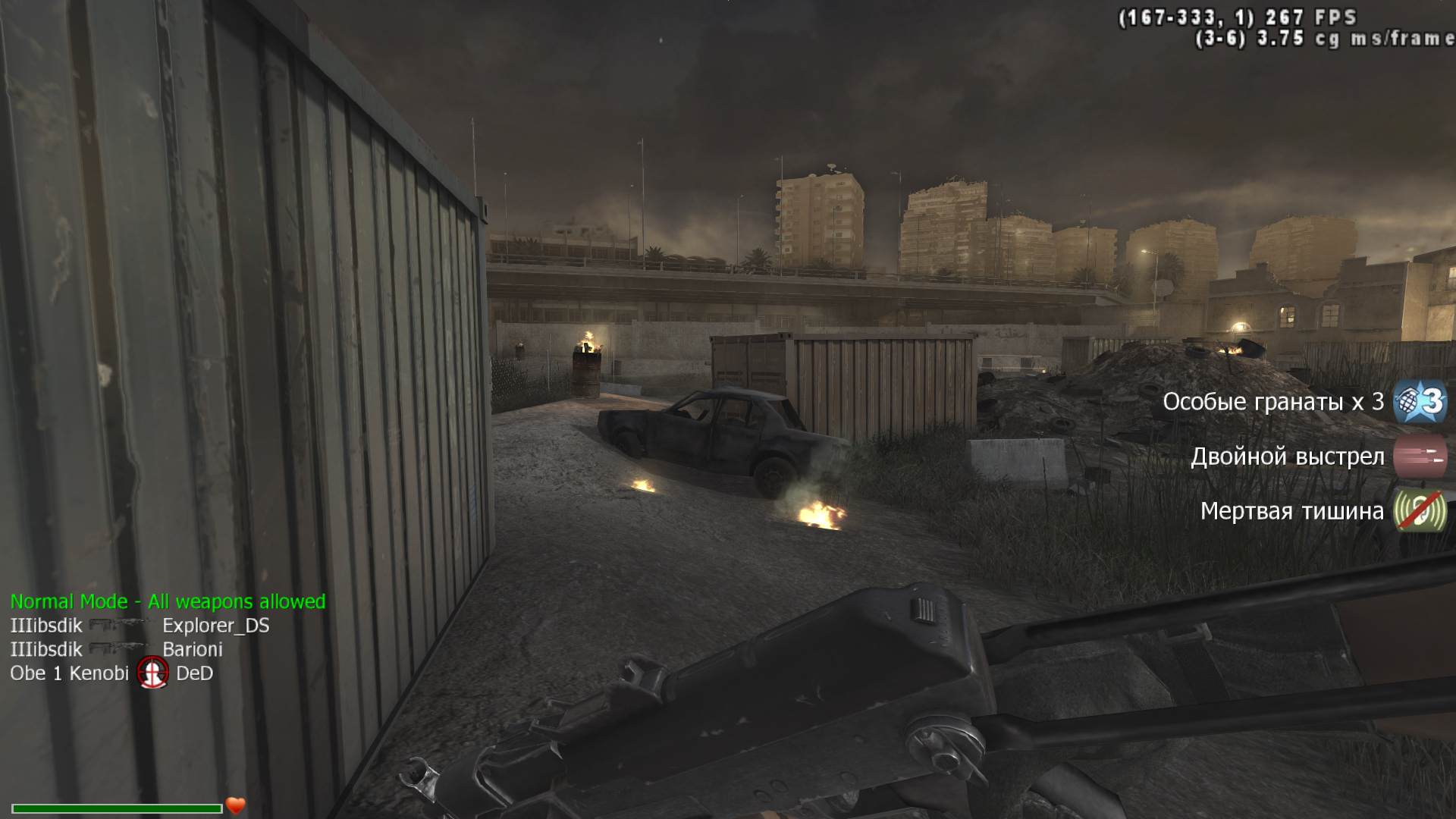
Task: Select the Double Tap perk icon
Action: point(1420,457)
